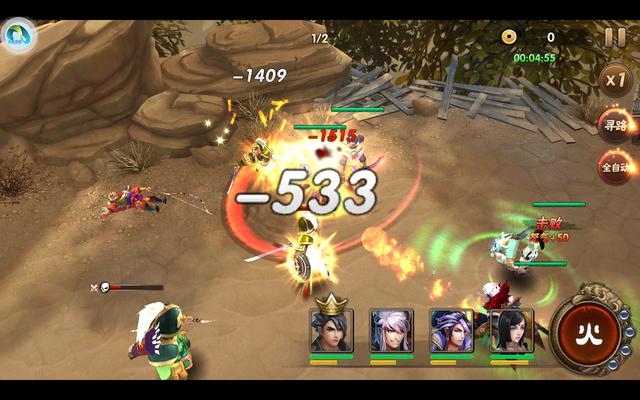Screen dimensions: 640x400
Task: Pick the black-haired female hero portrait
Action: (x=511, y=330)
